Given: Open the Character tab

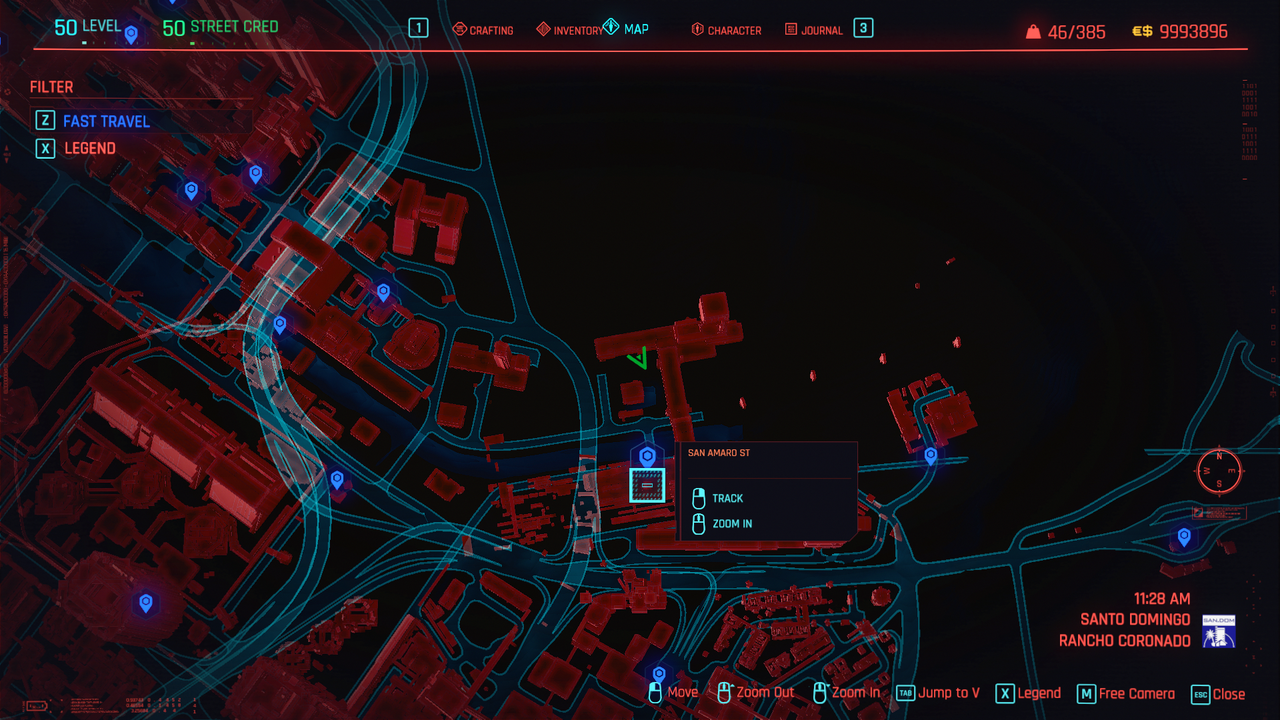Looking at the screenshot, I should 726,30.
